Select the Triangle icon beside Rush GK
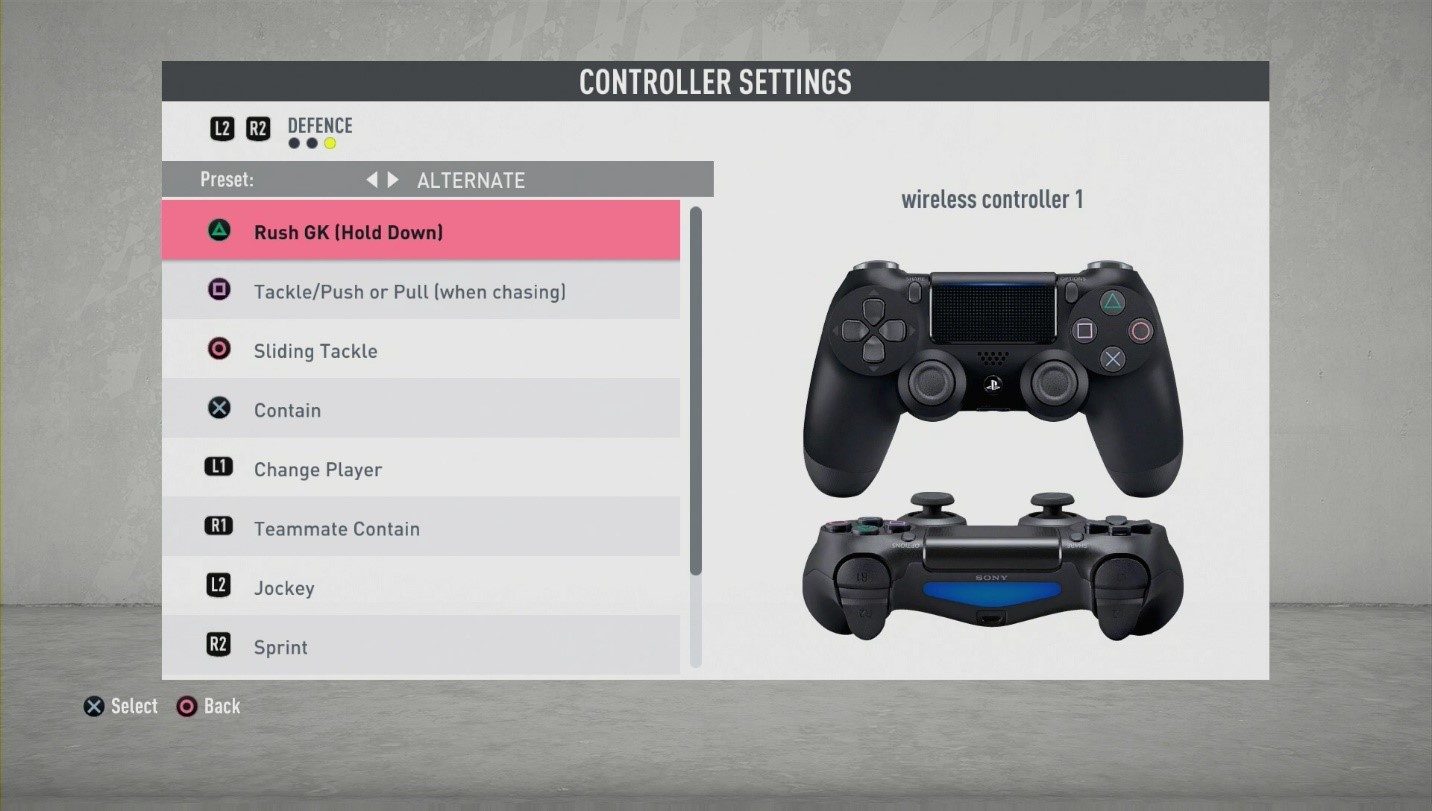This screenshot has width=1432, height=811. click(219, 230)
